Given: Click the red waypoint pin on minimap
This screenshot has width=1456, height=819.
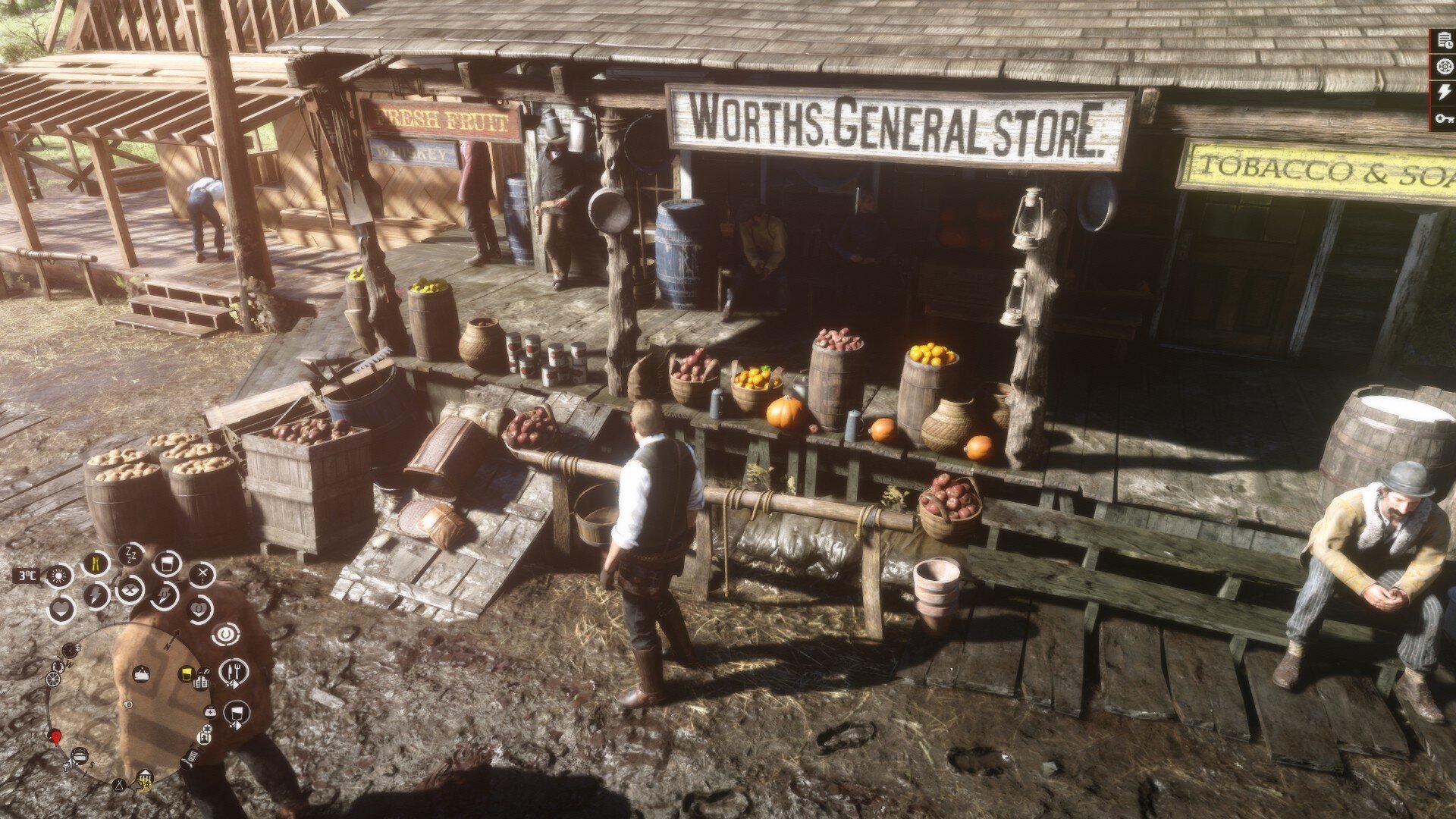Looking at the screenshot, I should pyautogui.click(x=55, y=736).
